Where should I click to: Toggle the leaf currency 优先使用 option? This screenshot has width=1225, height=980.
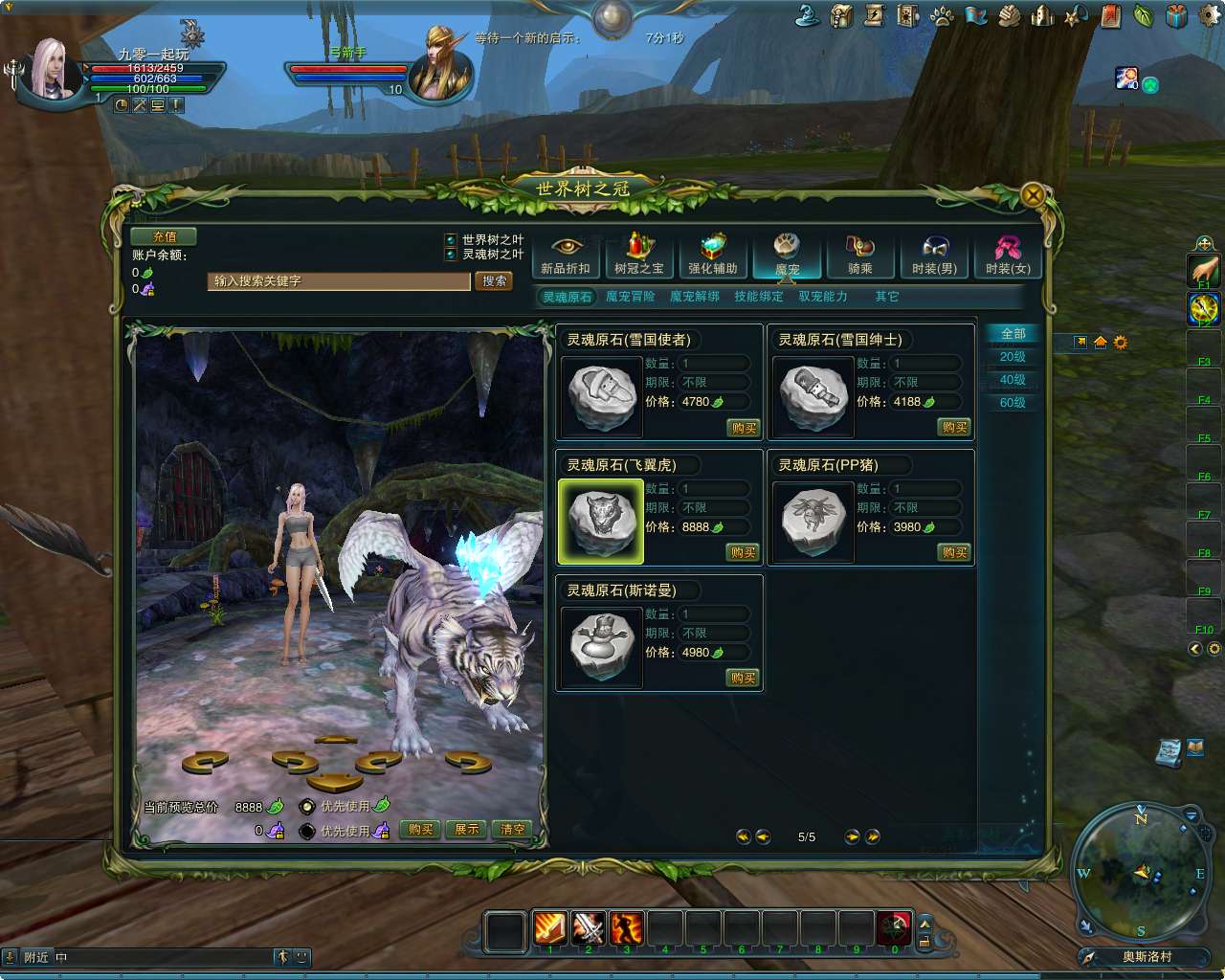tap(306, 807)
